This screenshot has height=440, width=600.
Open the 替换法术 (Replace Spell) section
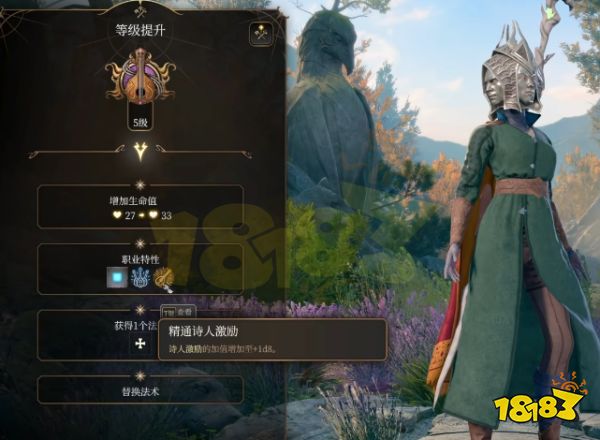pyautogui.click(x=140, y=391)
